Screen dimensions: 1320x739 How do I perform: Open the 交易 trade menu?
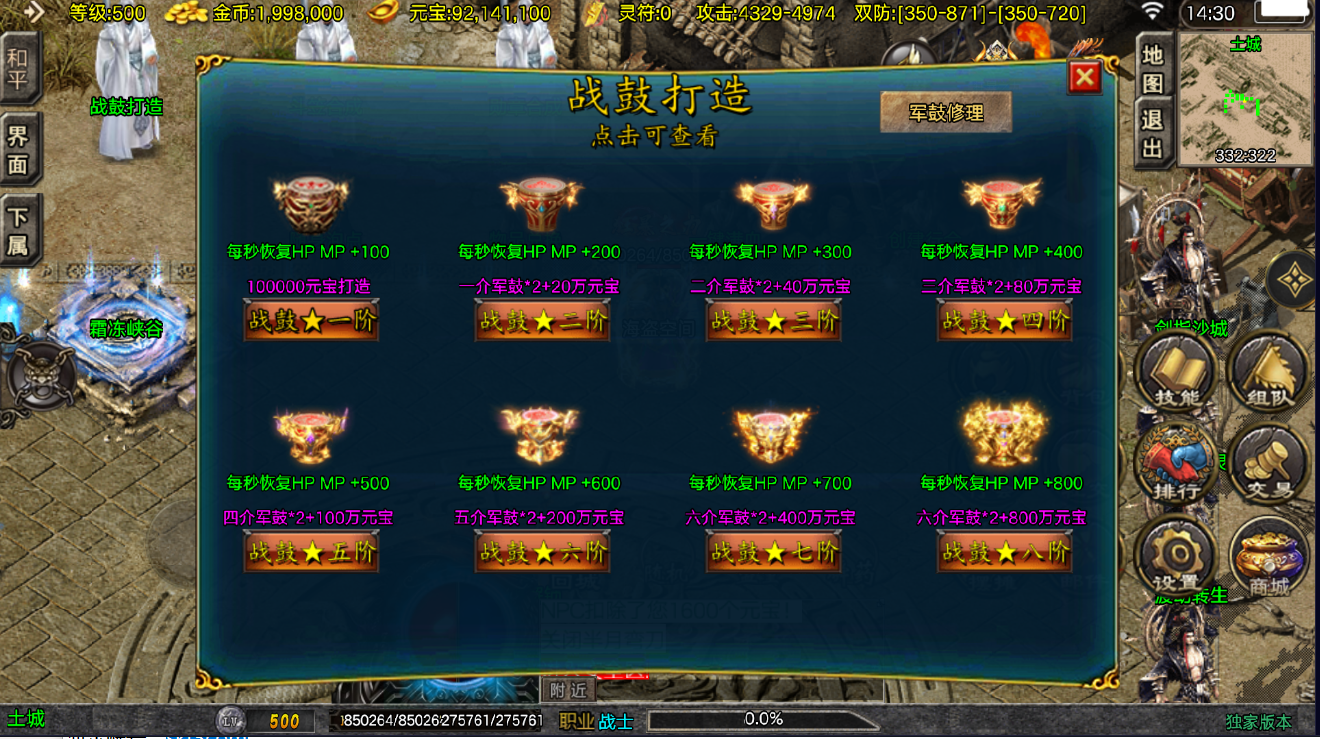1269,464
